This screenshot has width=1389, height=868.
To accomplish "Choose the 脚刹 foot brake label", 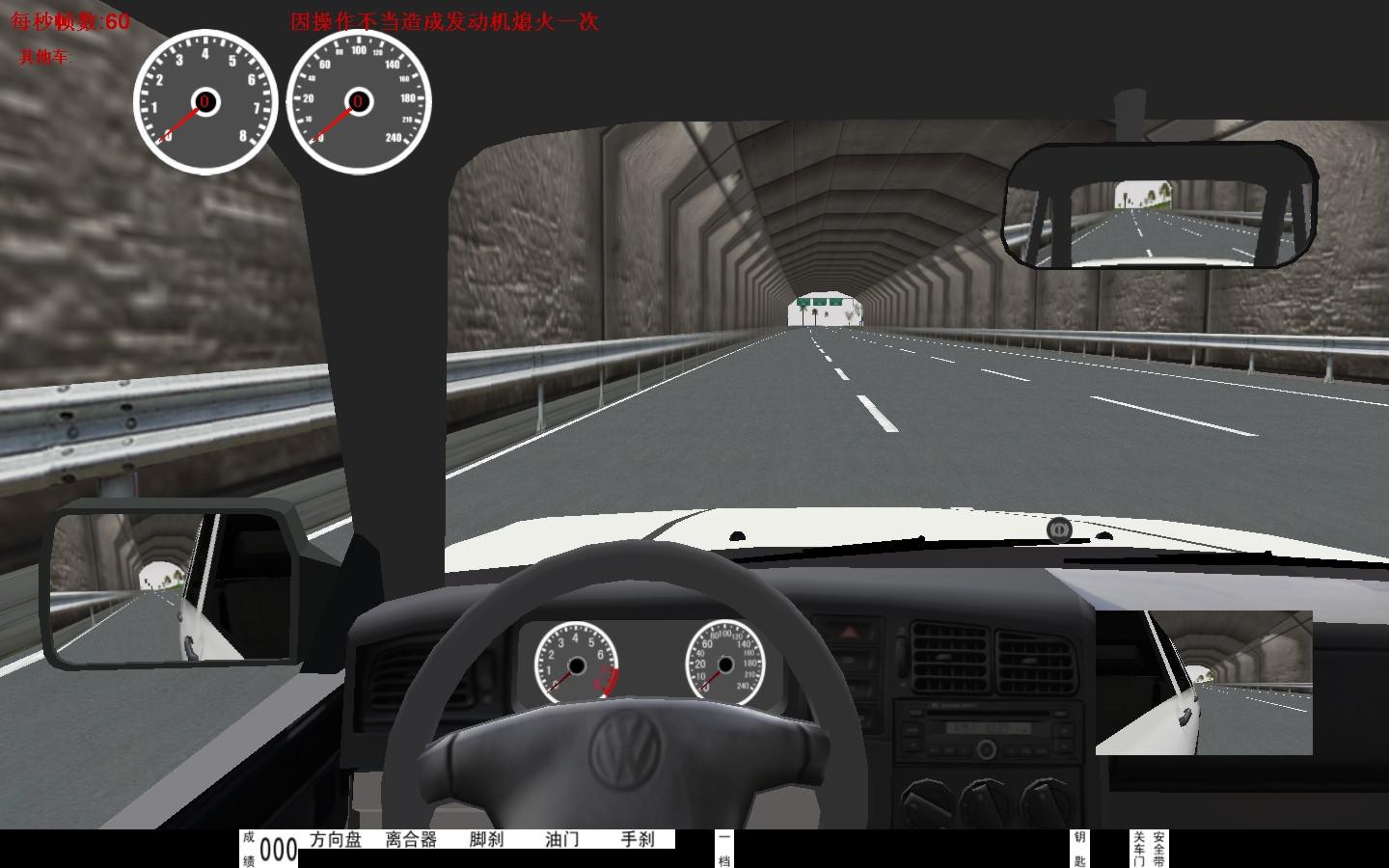I will (x=486, y=840).
